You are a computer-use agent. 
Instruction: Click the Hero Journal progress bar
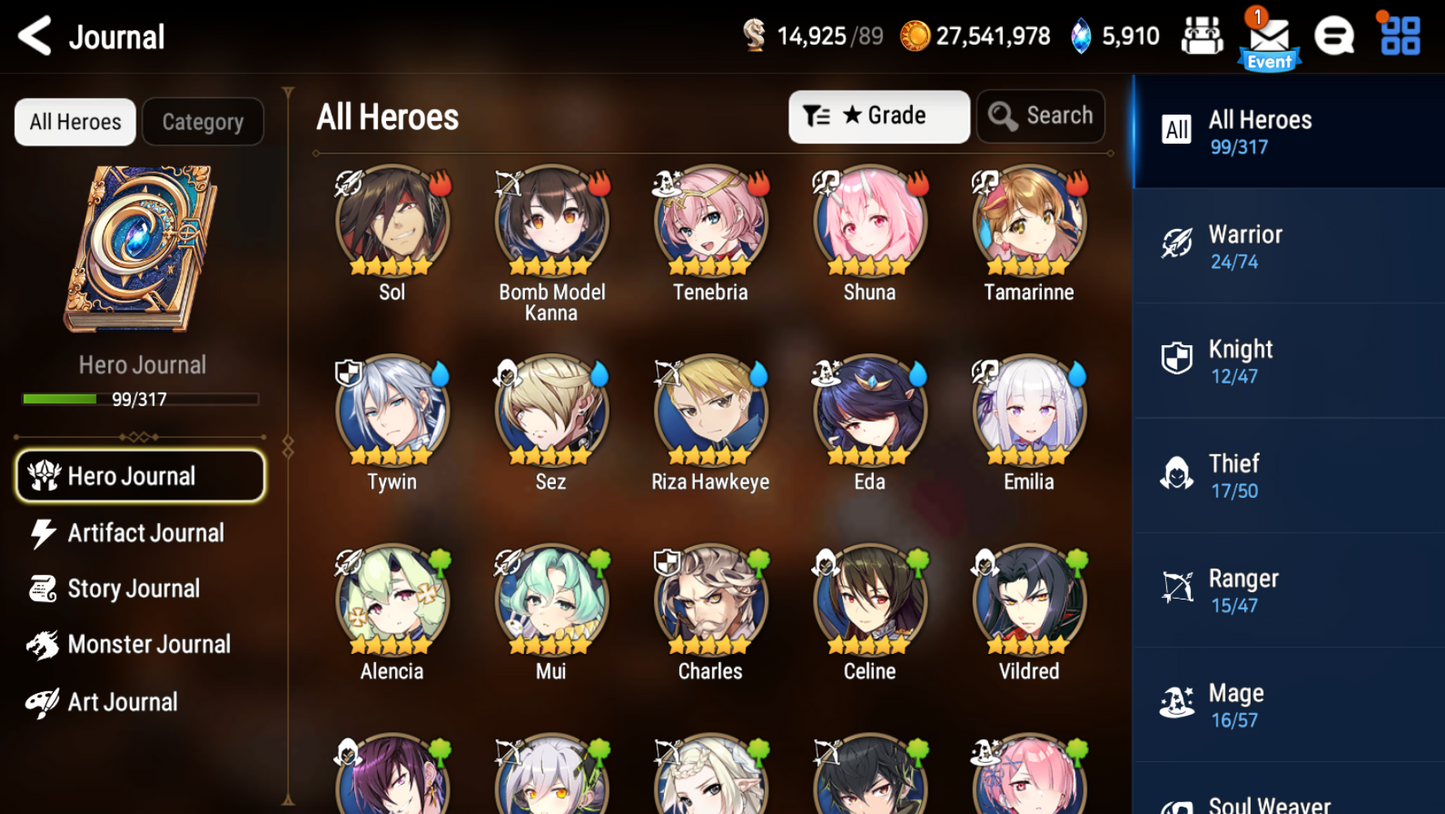tap(142, 399)
